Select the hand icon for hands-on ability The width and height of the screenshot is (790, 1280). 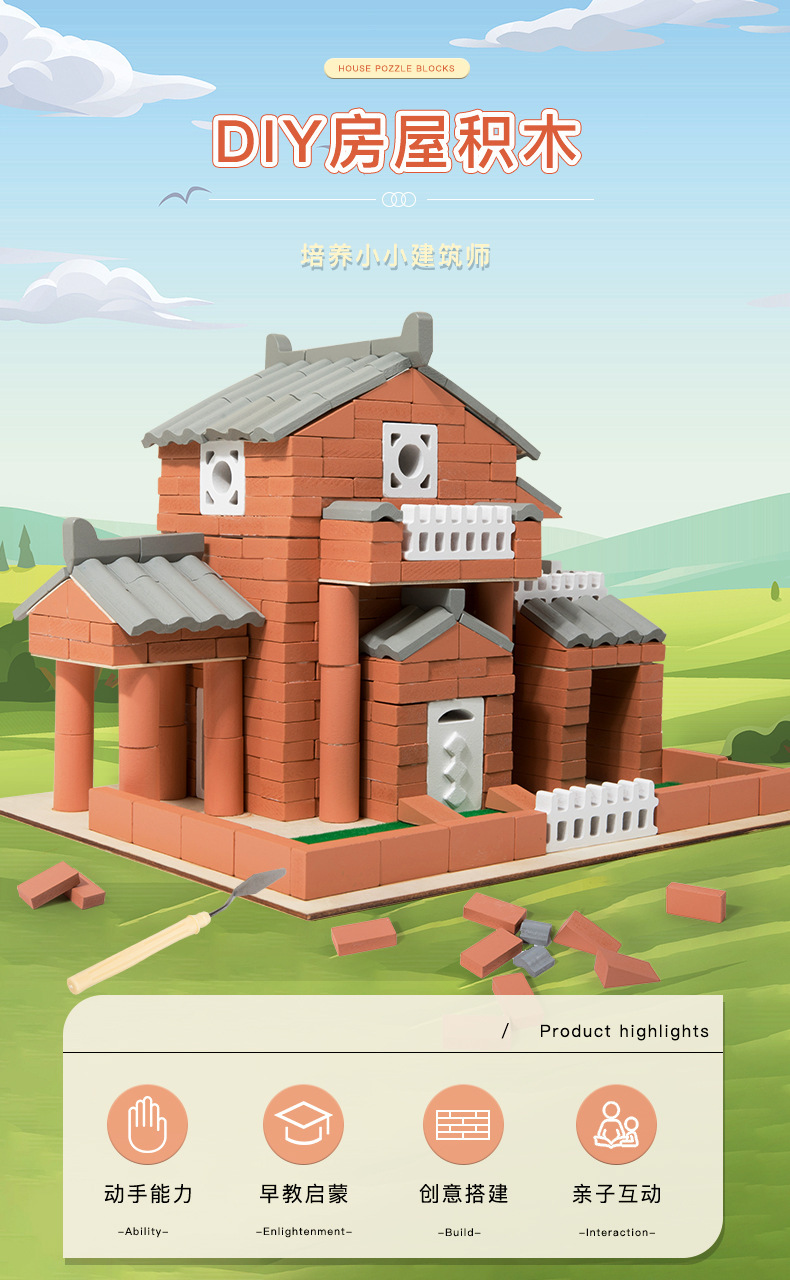click(x=147, y=1125)
